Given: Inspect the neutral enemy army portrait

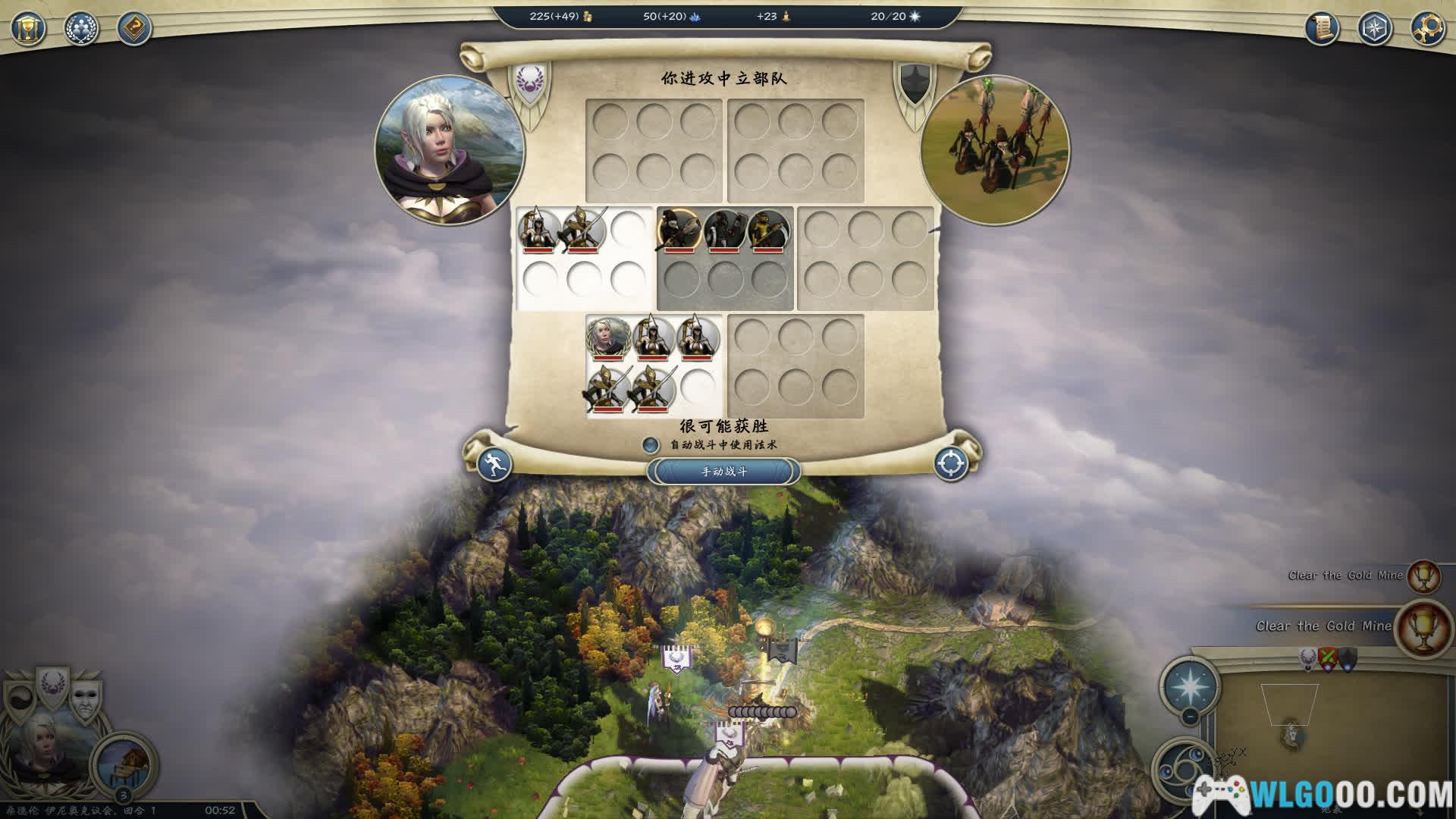Looking at the screenshot, I should pyautogui.click(x=994, y=149).
